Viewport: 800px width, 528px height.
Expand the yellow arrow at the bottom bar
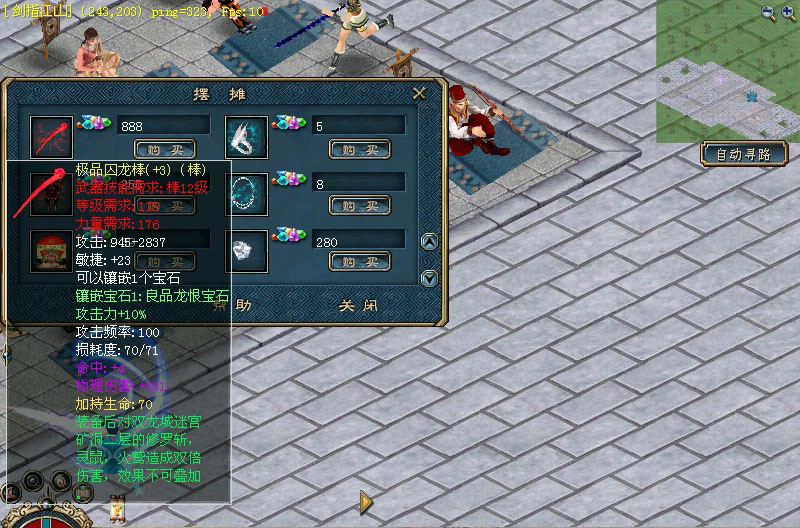pos(367,500)
